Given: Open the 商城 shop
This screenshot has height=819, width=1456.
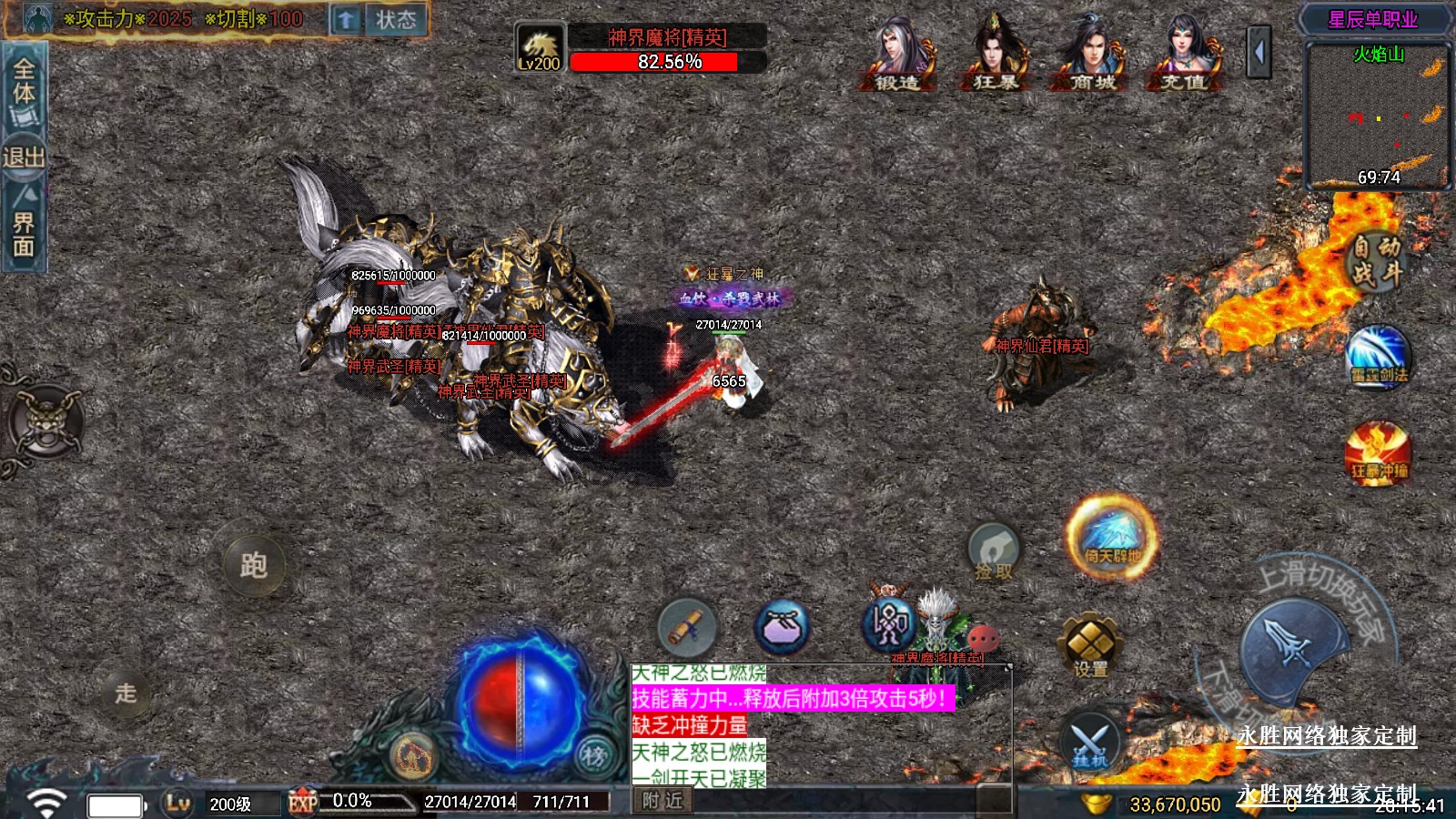Looking at the screenshot, I should point(1091,53).
